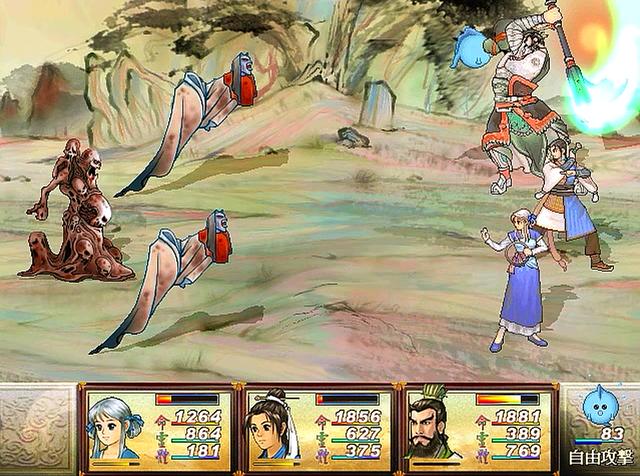The width and height of the screenshot is (640, 476).
Task: Select the blue-haired girl's portrait
Action: coord(115,428)
